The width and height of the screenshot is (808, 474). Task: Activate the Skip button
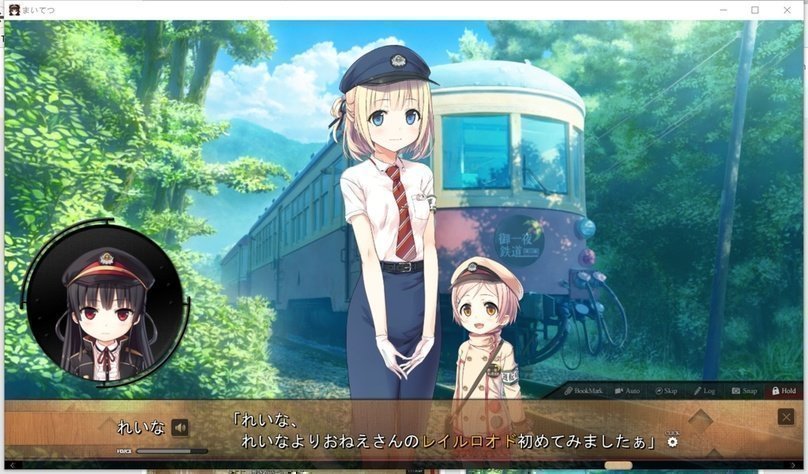[666, 391]
